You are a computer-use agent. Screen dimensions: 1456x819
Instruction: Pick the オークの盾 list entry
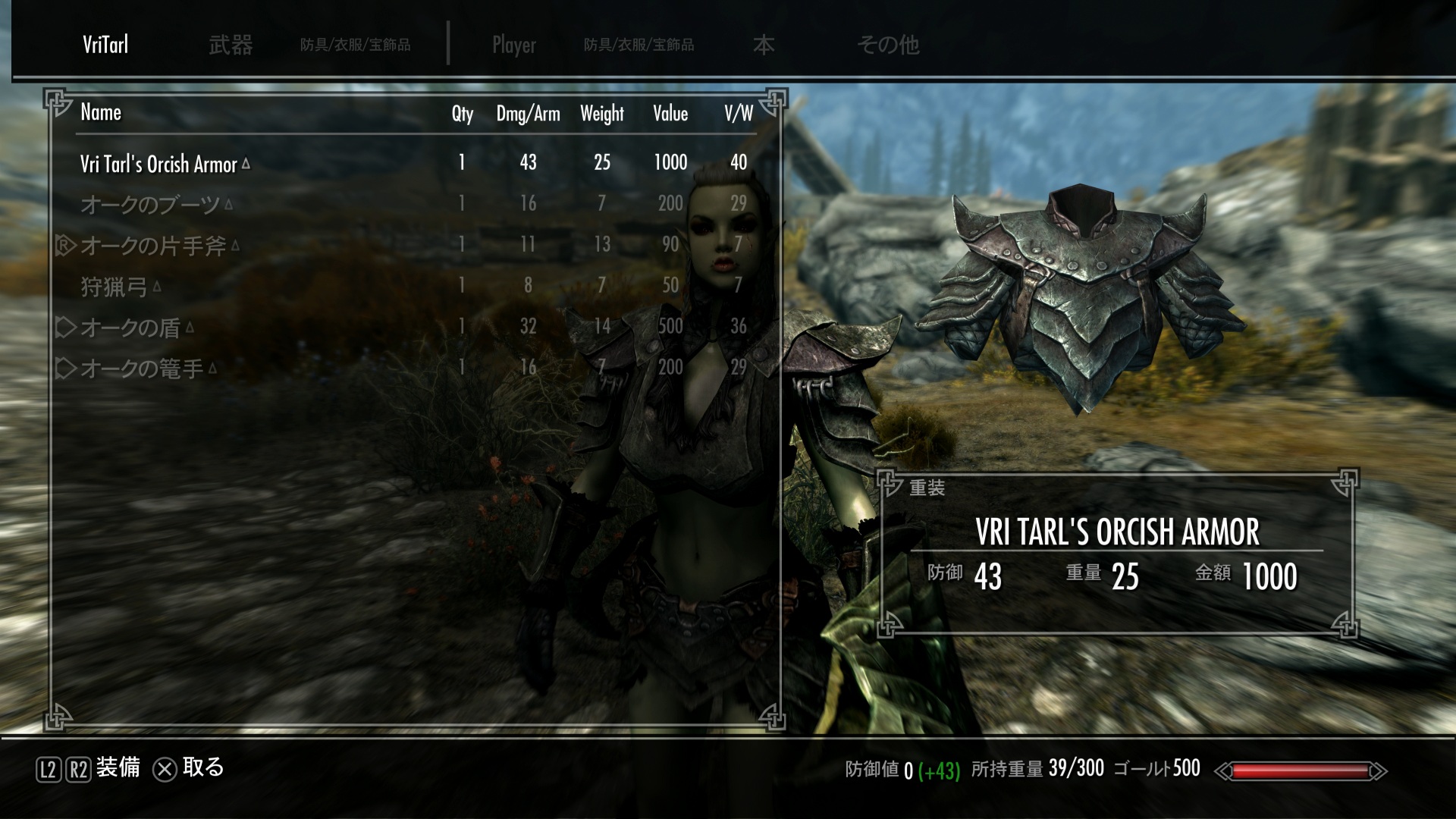coord(130,327)
